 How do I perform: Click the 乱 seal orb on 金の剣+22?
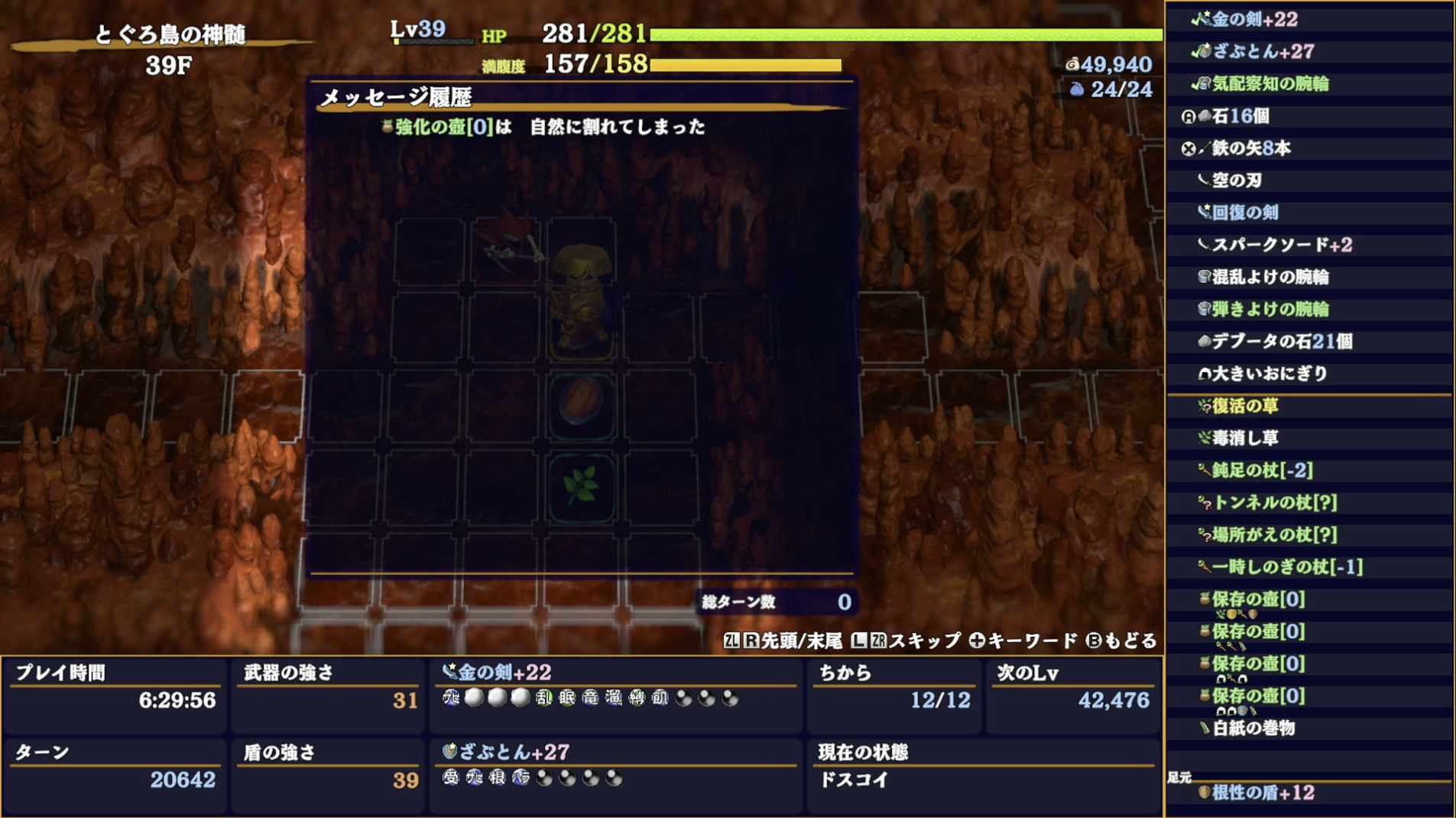coord(544,699)
